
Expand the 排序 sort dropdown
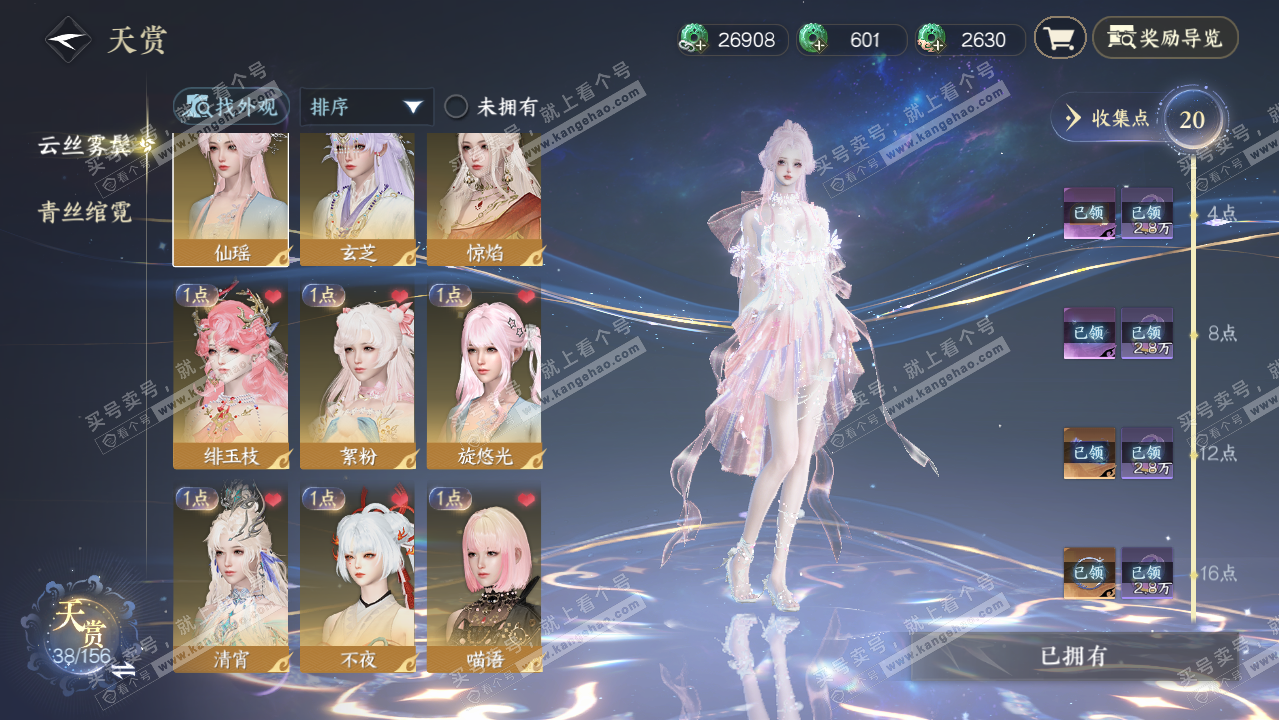tap(366, 107)
